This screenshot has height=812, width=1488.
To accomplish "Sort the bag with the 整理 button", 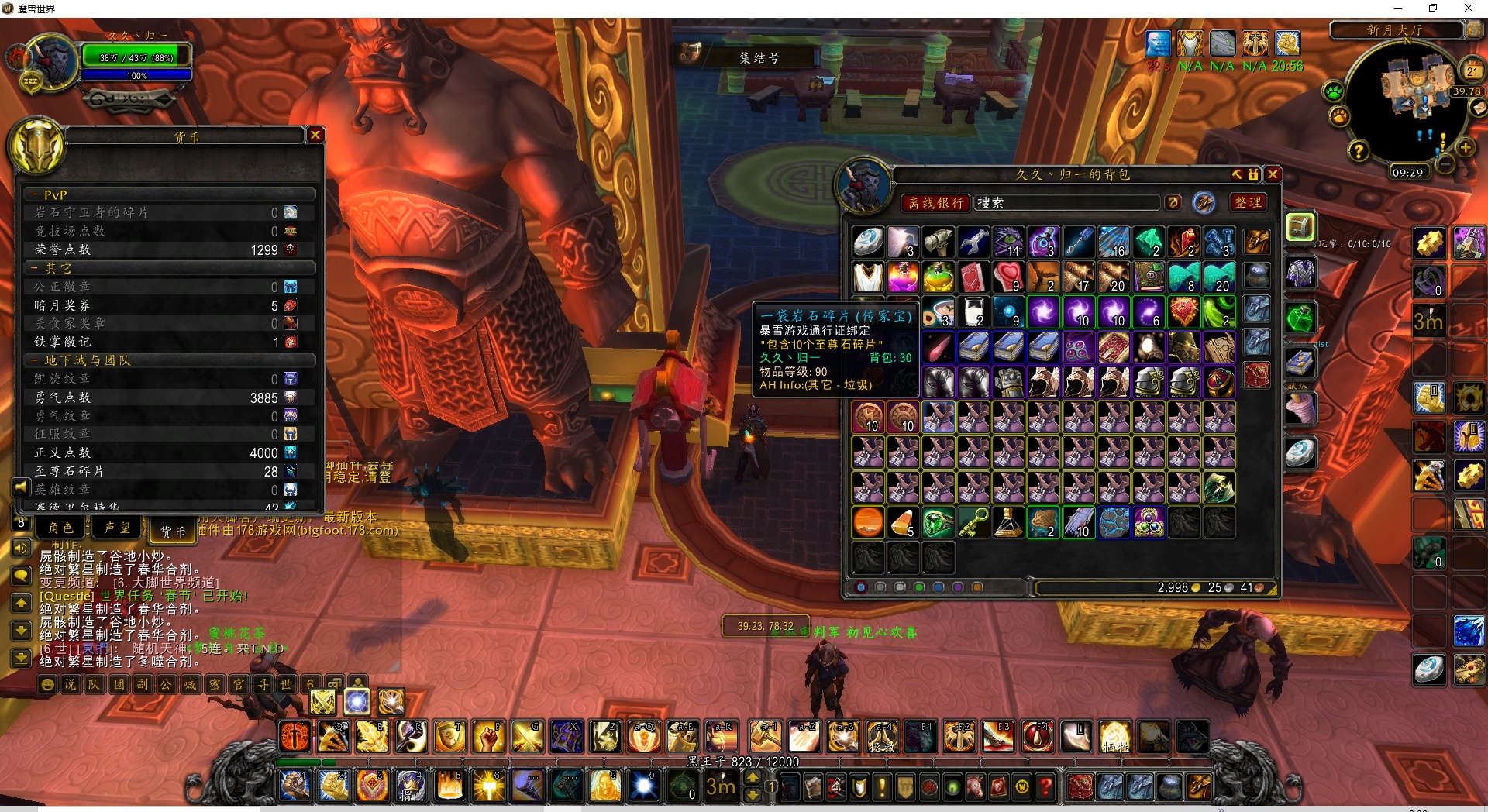I will (1248, 202).
